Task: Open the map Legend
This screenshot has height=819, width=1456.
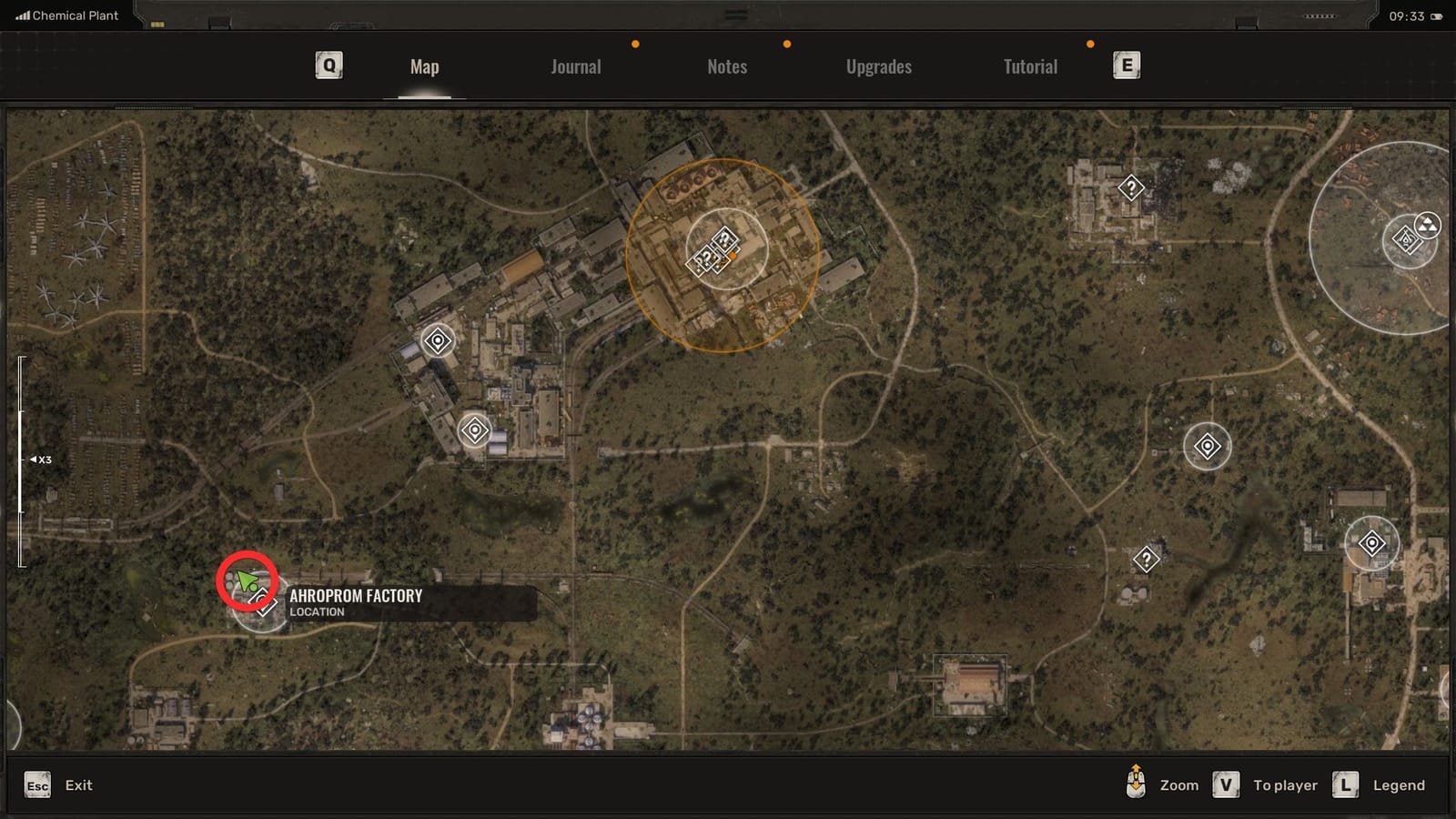Action: pyautogui.click(x=1399, y=784)
